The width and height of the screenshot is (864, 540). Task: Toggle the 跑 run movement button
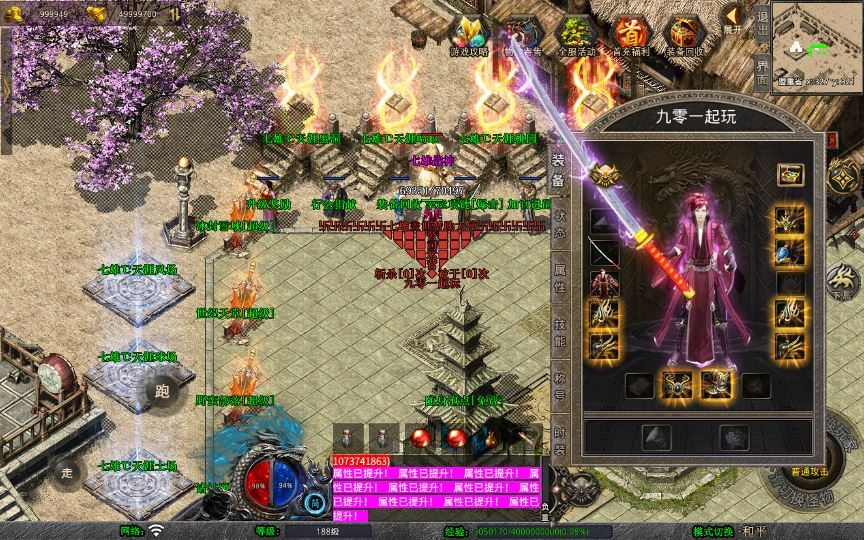162,391
